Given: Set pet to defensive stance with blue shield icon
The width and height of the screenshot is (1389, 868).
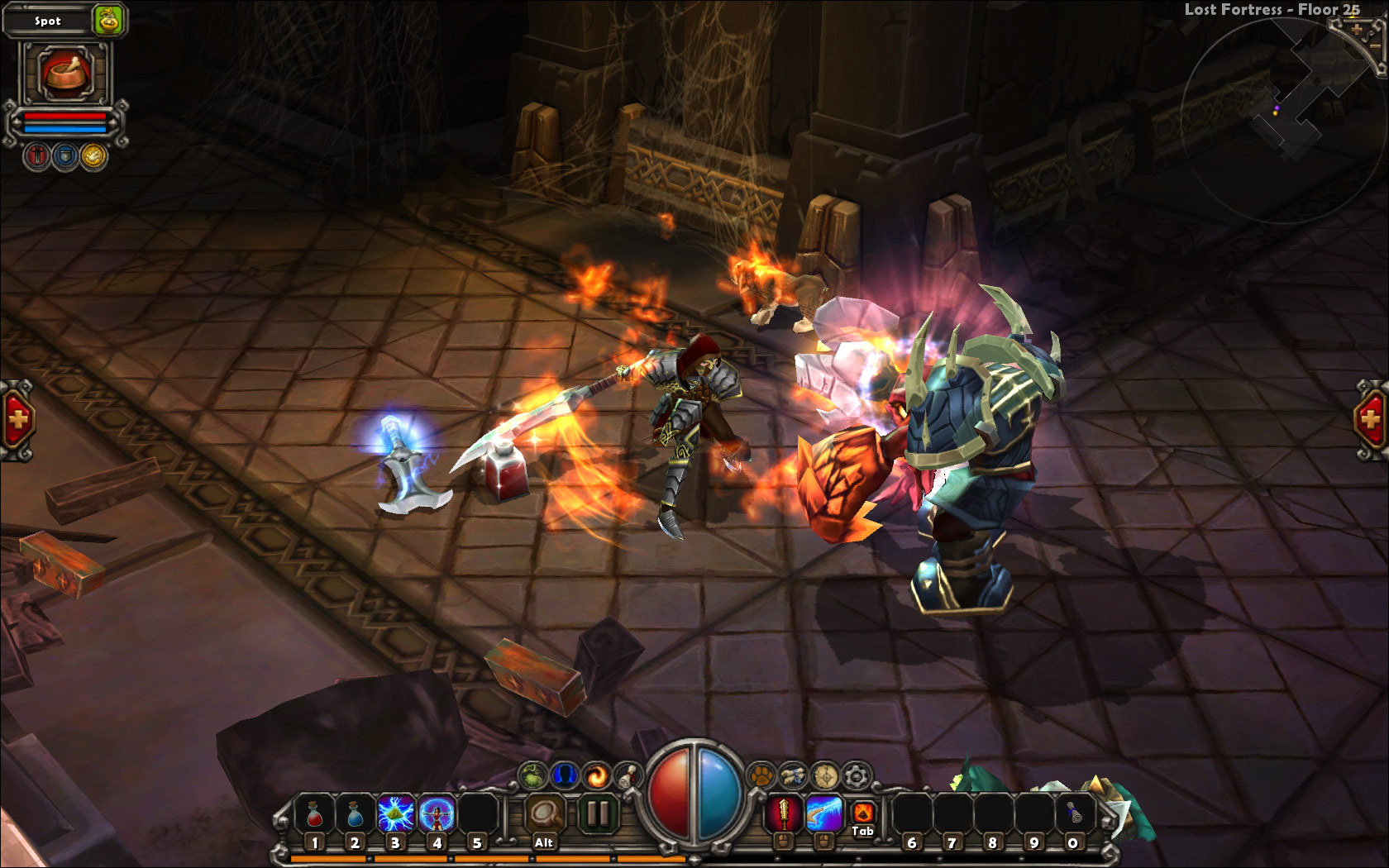Looking at the screenshot, I should pos(64,155).
